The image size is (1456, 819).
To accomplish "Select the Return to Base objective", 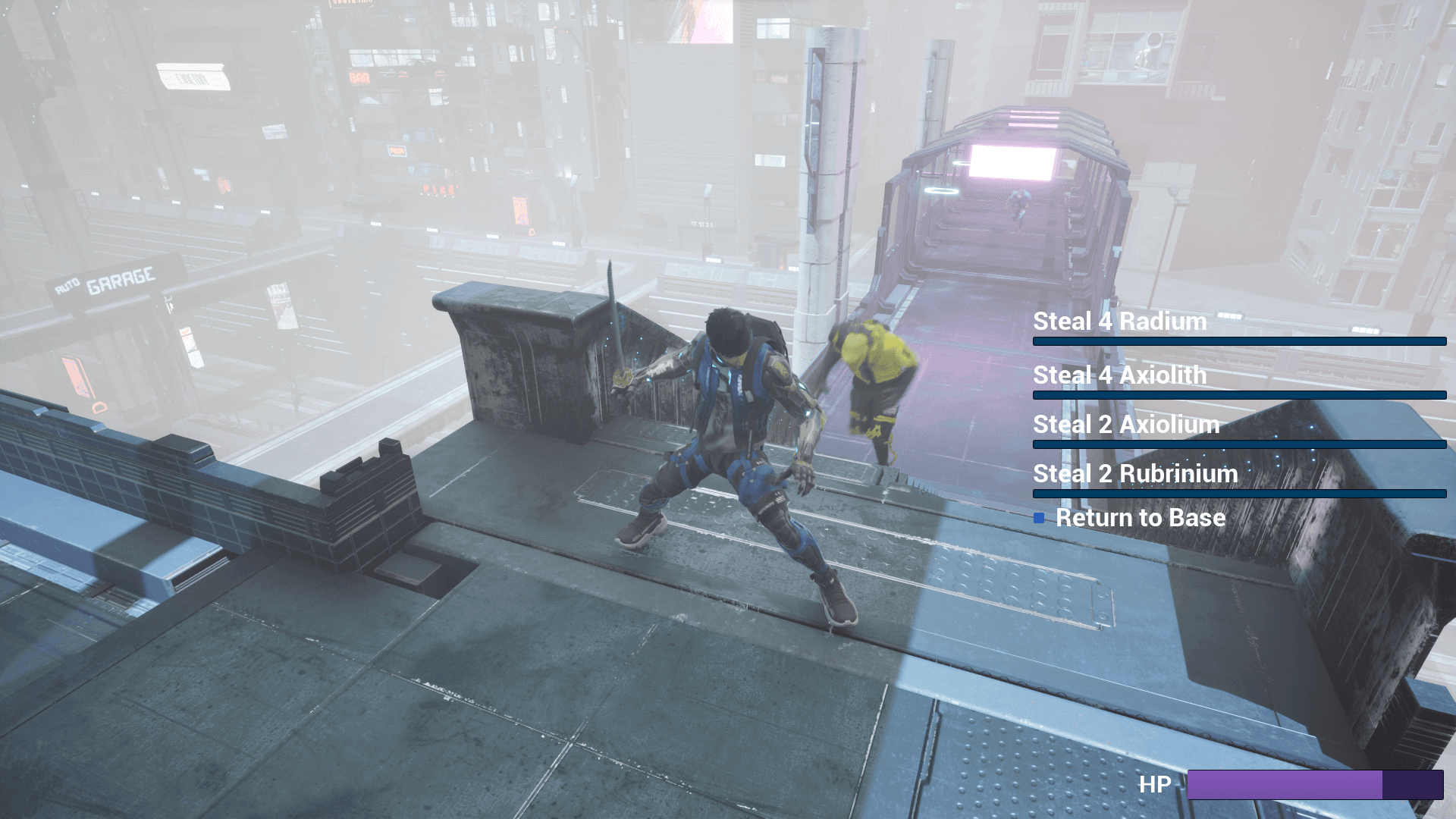I will click(x=1140, y=518).
